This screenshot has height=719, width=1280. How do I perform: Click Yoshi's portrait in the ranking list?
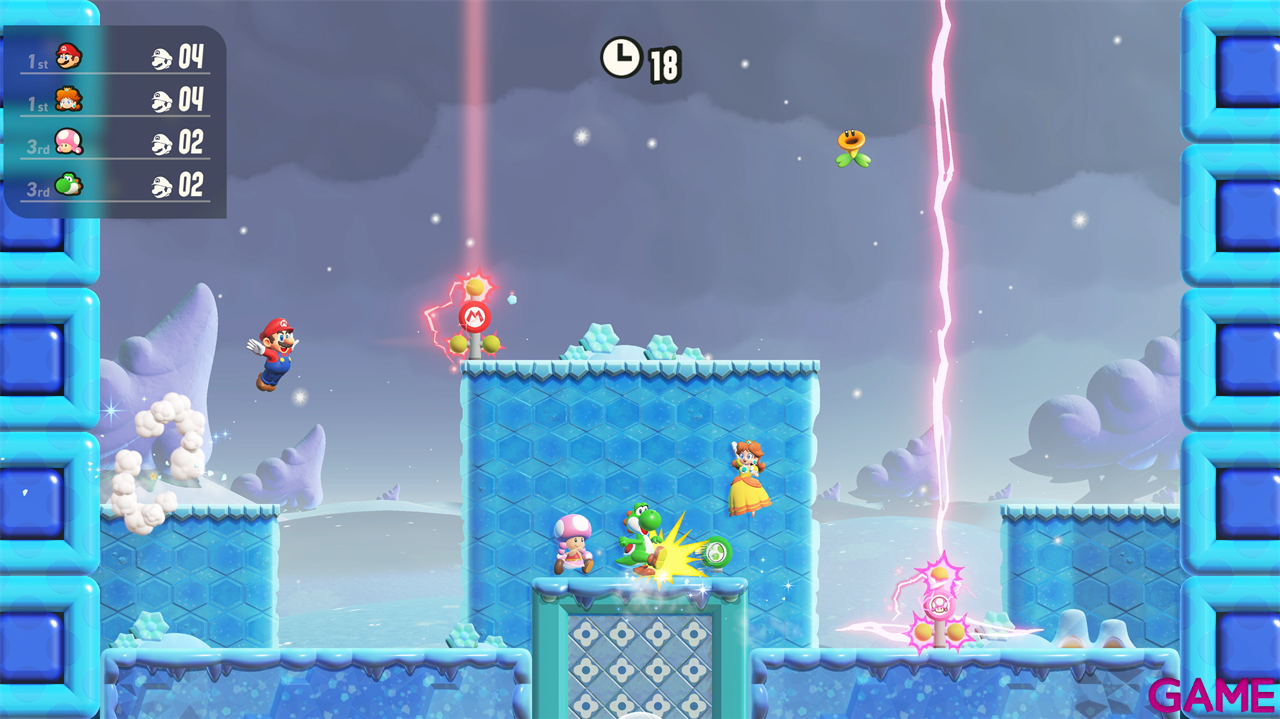click(x=68, y=185)
